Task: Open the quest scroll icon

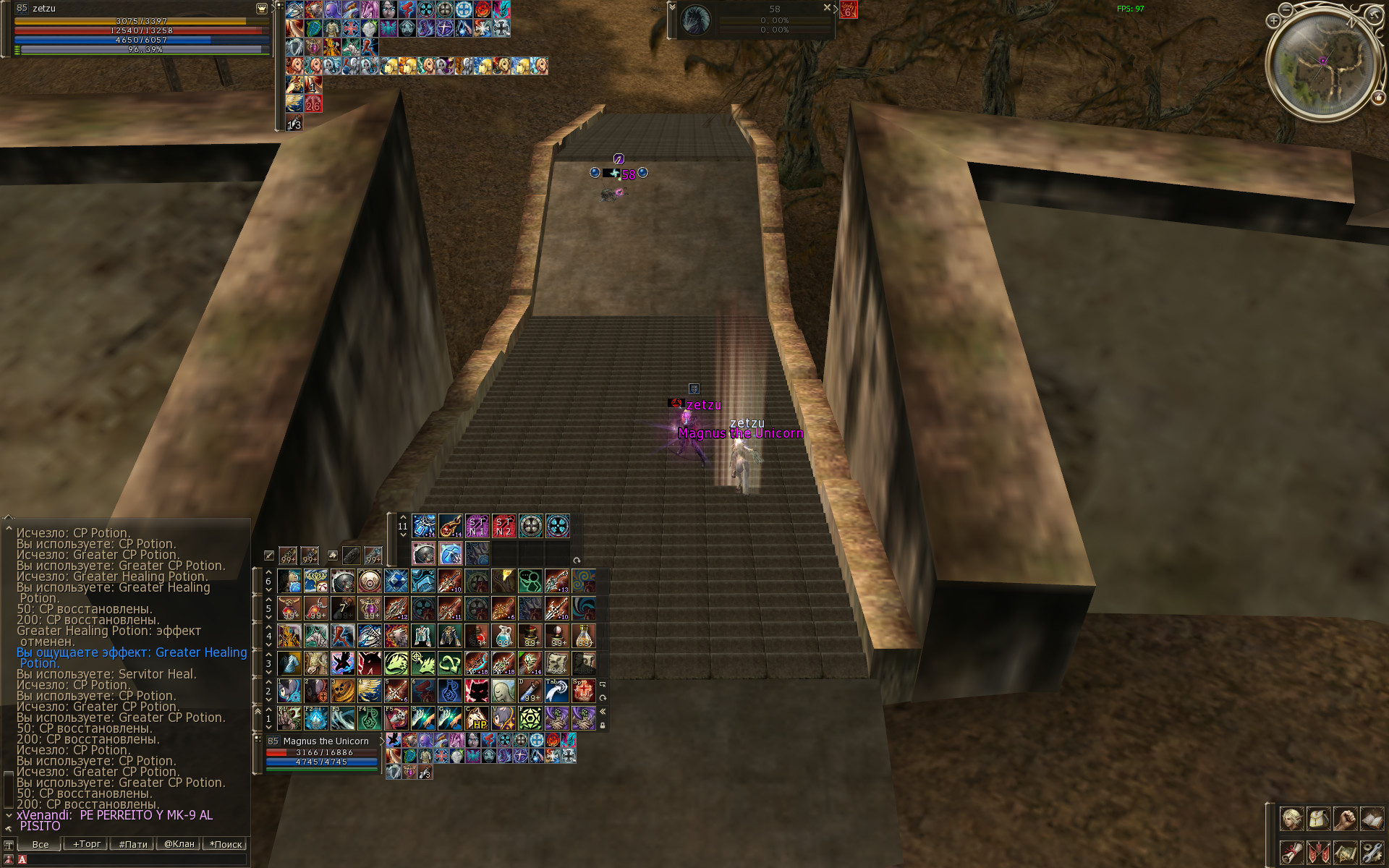Action: [x=1291, y=852]
